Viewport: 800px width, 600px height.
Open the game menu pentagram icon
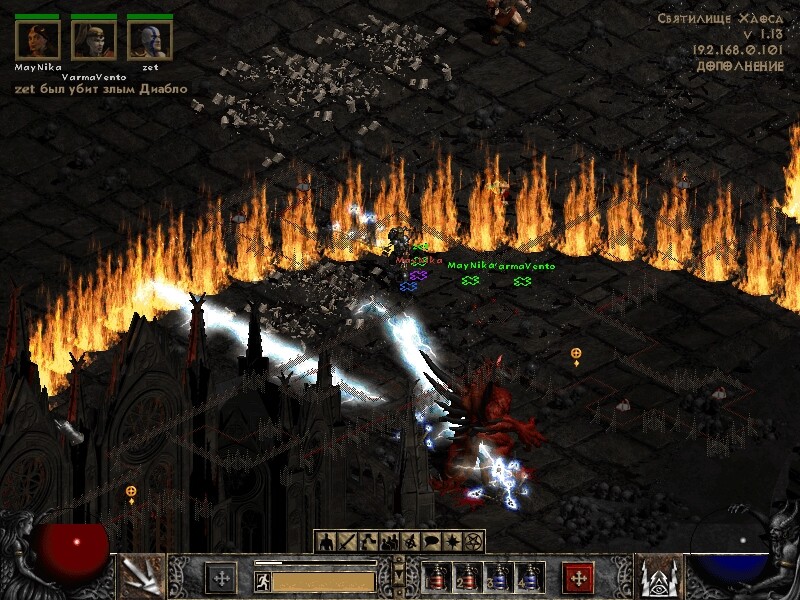click(473, 541)
